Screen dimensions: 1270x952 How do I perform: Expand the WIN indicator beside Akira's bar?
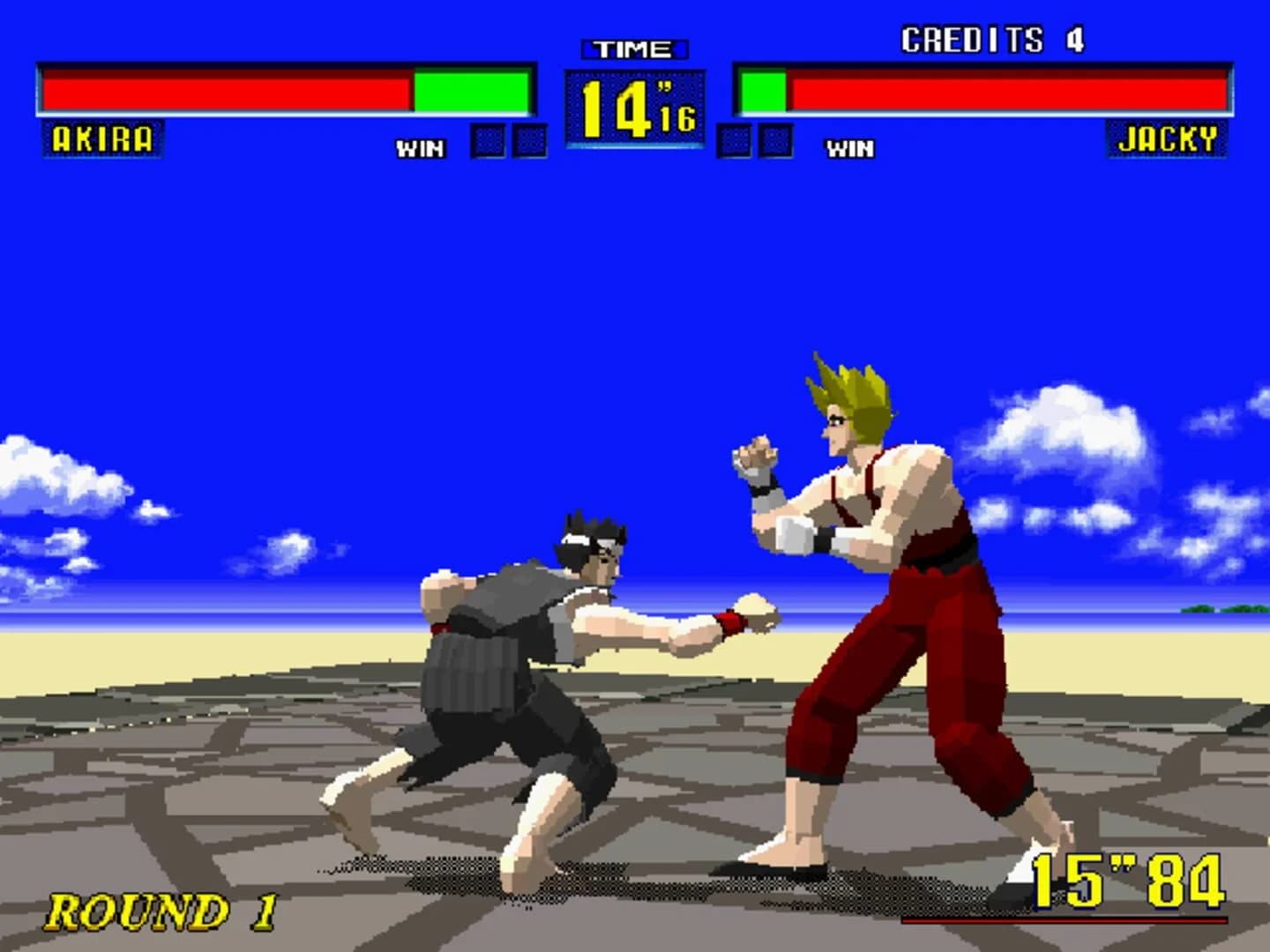coord(422,148)
